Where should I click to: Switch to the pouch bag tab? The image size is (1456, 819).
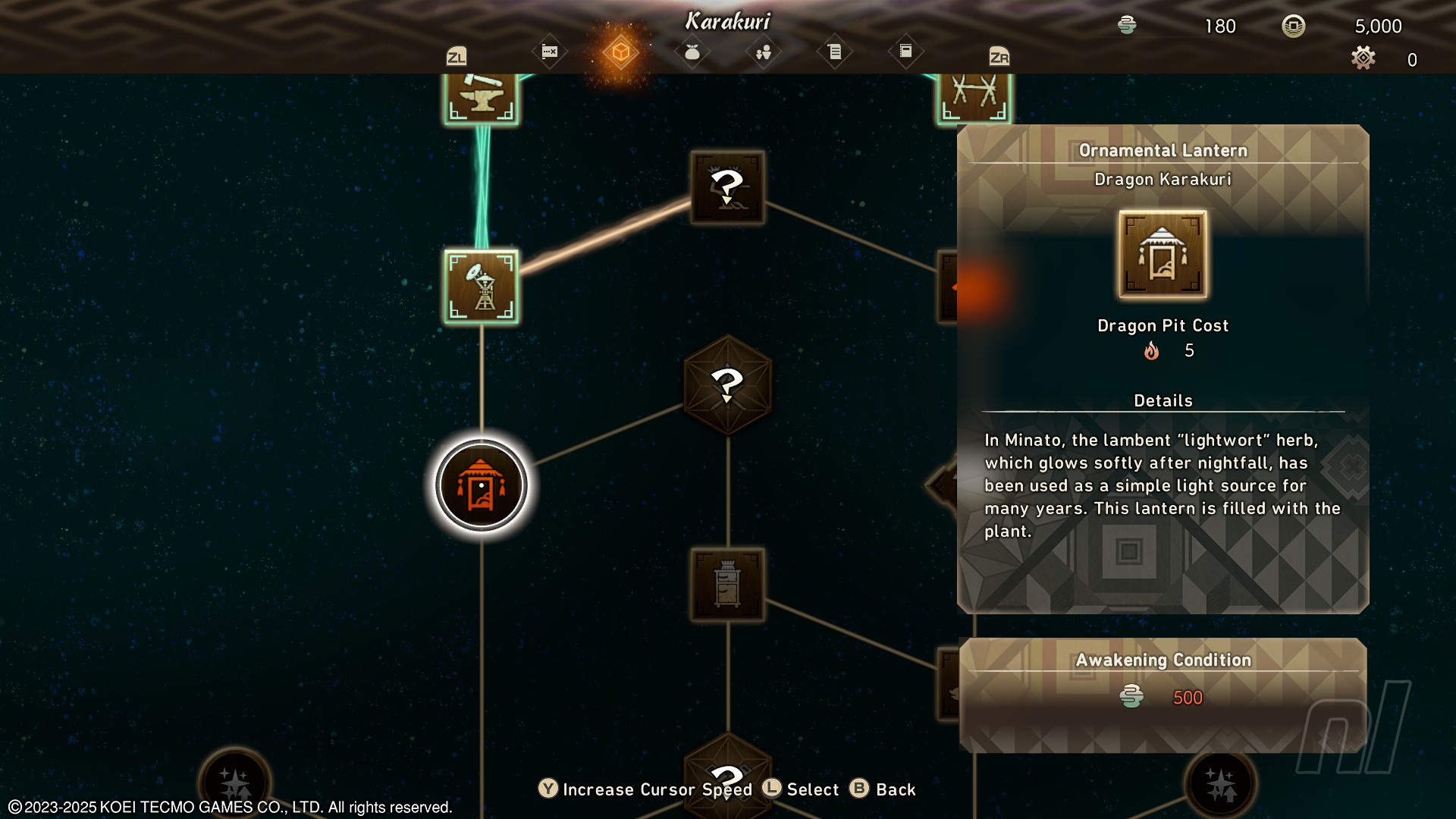692,52
